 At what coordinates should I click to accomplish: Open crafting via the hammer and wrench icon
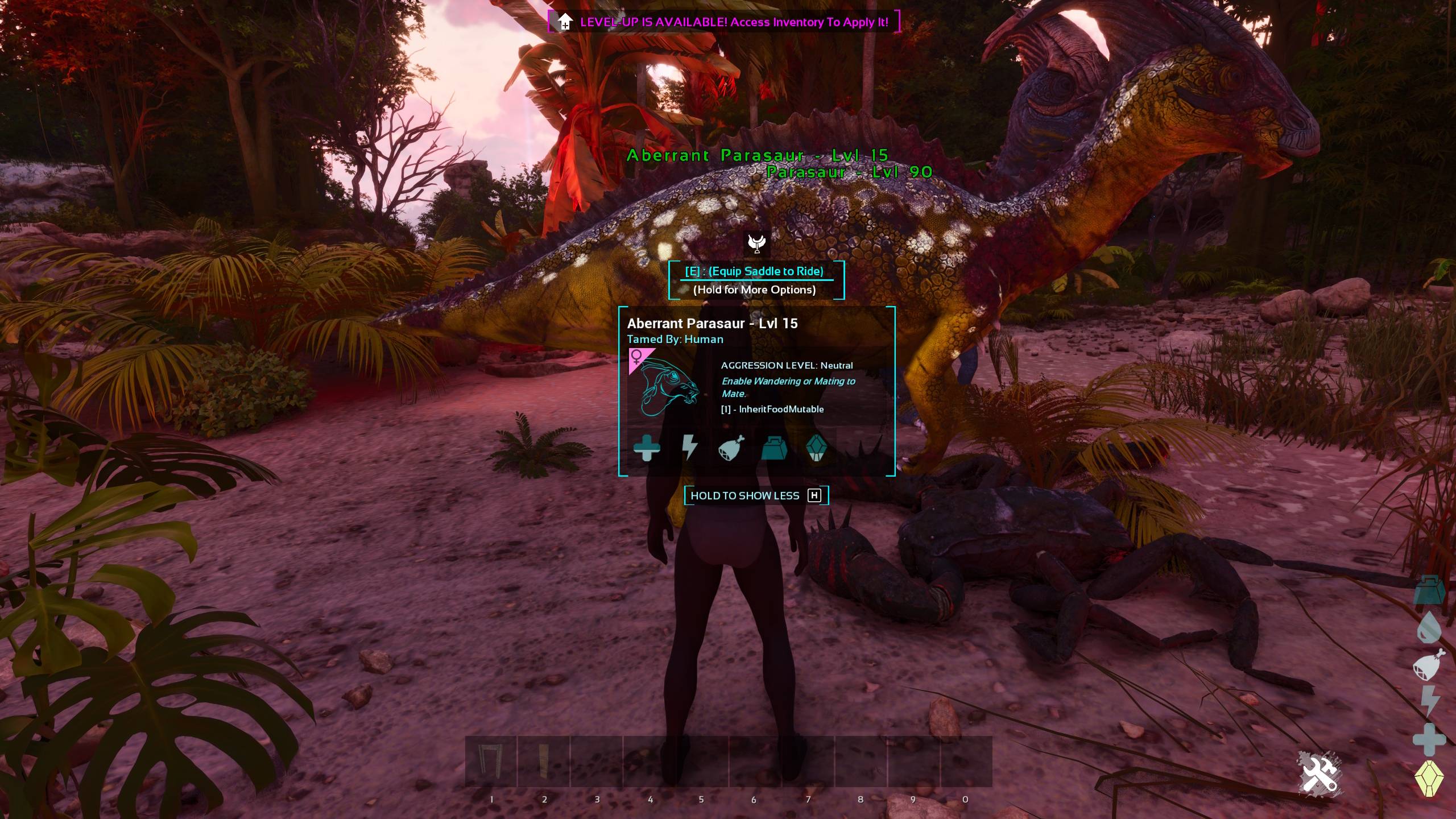pos(1319,773)
